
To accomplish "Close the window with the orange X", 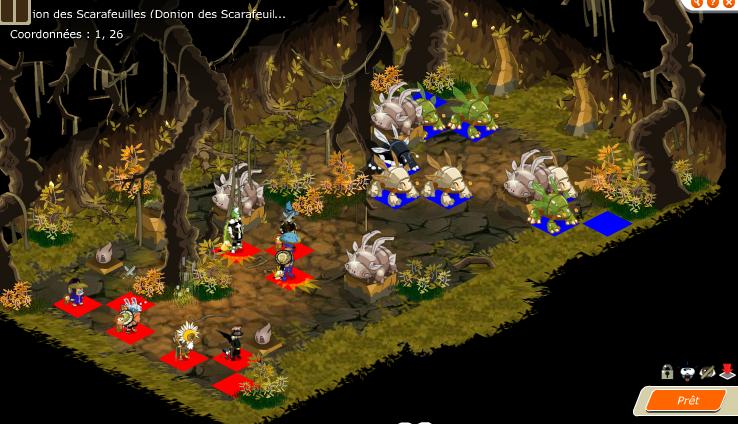I will (729, 4).
